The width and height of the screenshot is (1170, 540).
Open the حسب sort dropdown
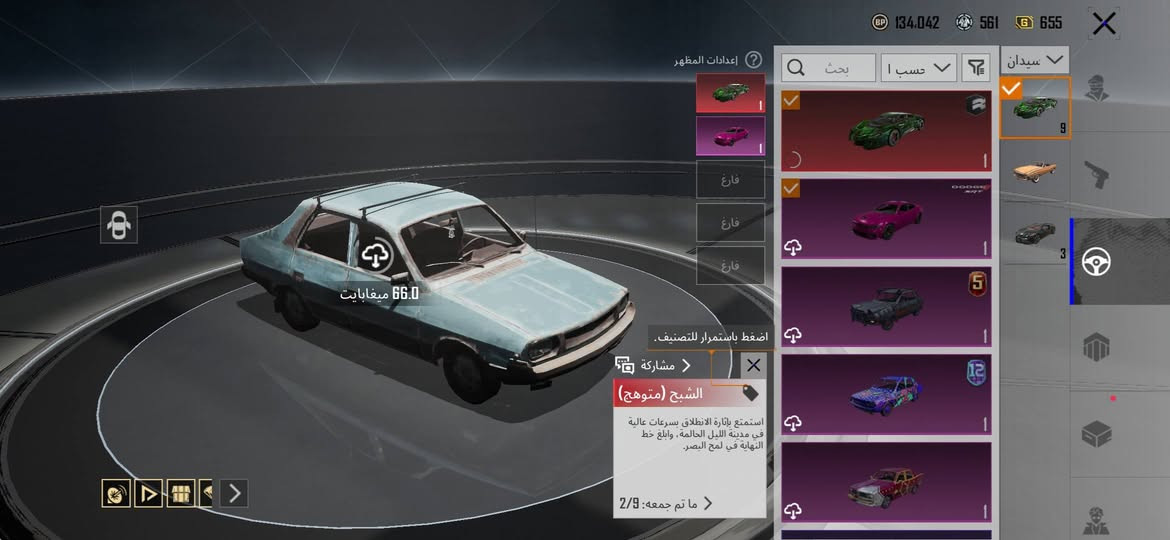[919, 68]
